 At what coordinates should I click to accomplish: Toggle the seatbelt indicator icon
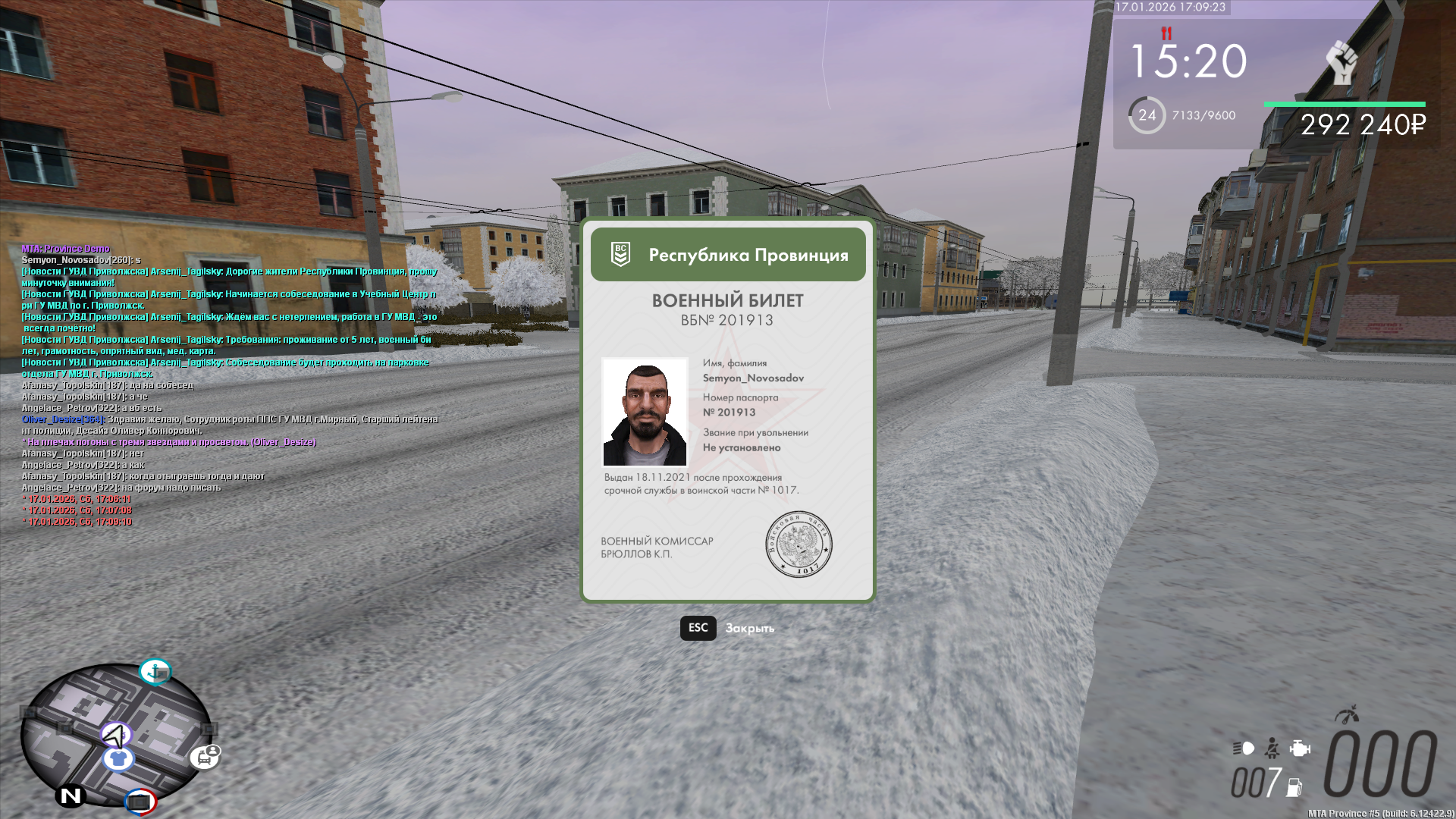[x=1272, y=748]
